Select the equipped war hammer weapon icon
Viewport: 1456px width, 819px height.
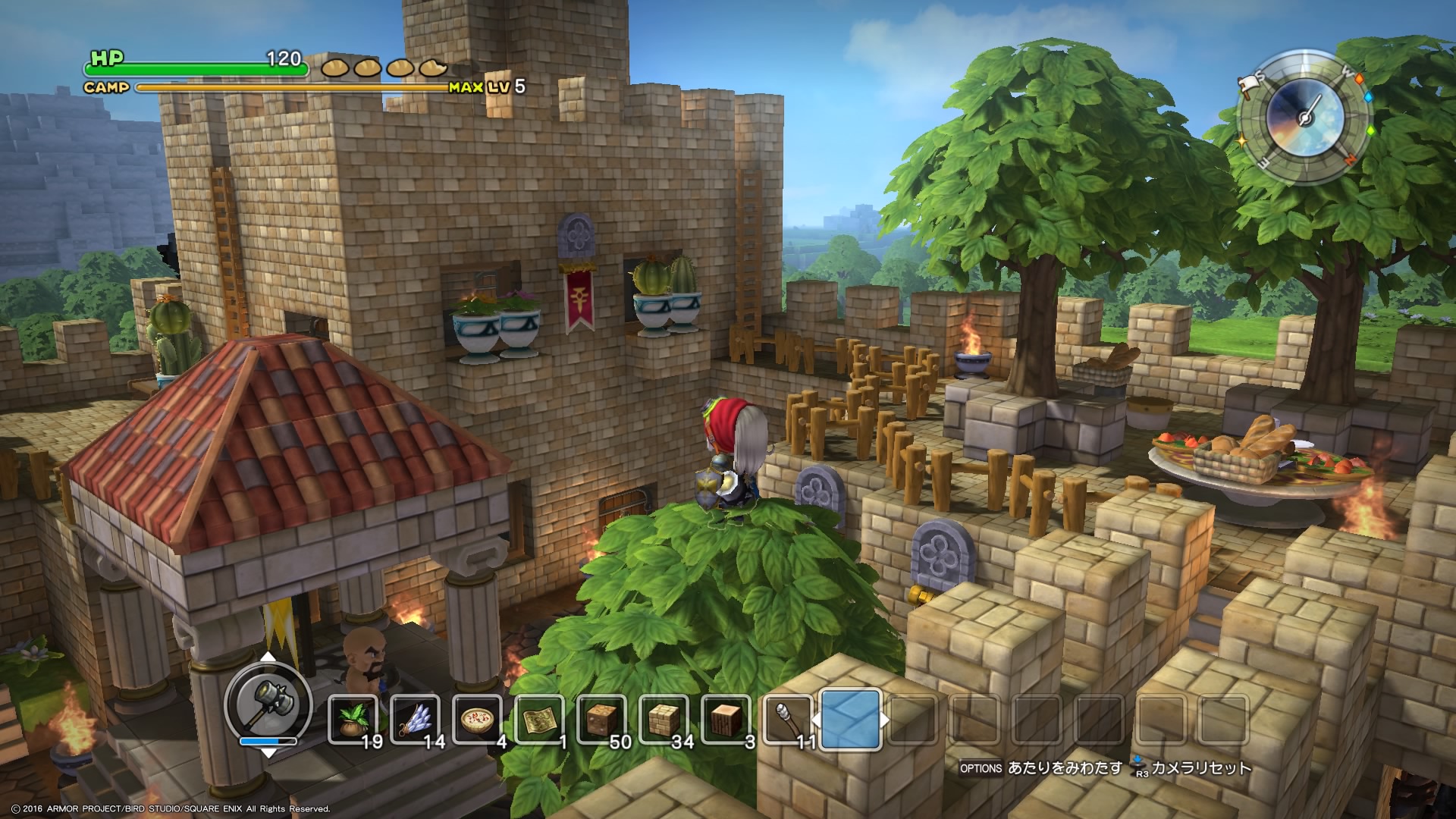click(268, 701)
